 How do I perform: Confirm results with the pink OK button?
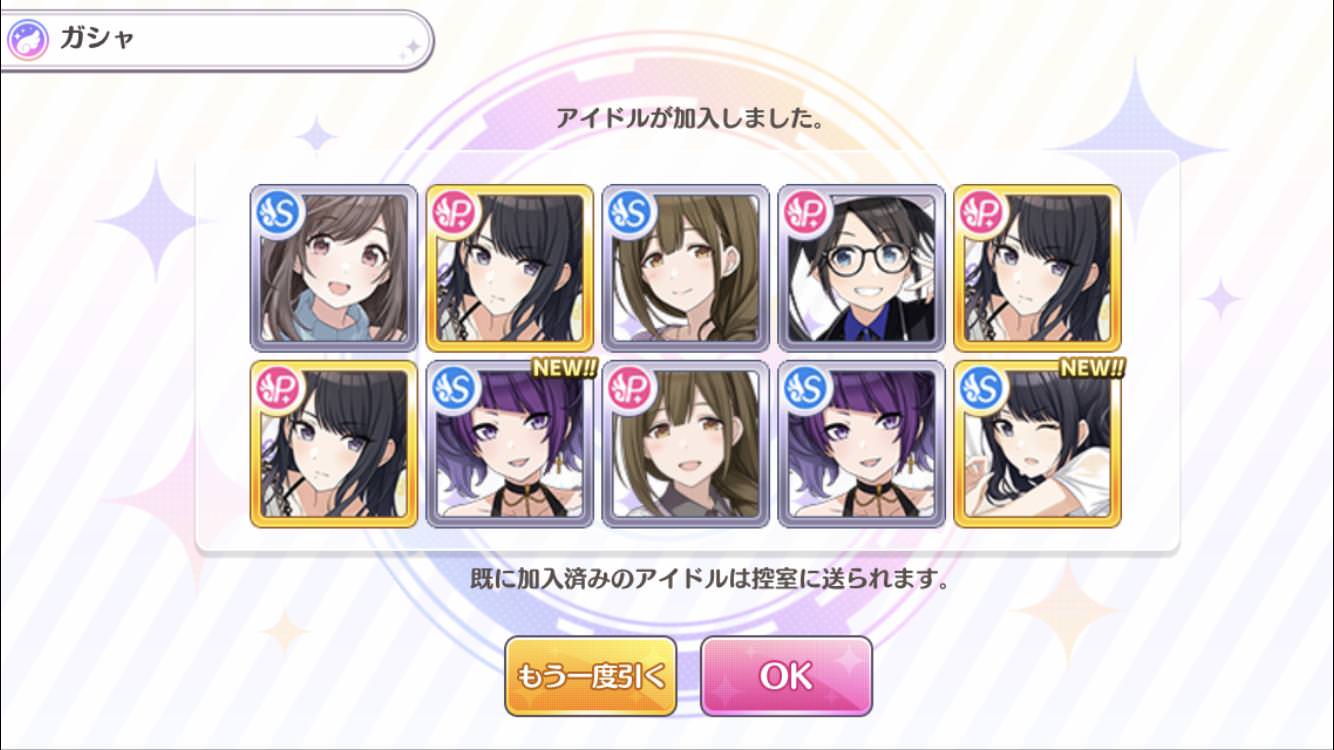pos(786,676)
